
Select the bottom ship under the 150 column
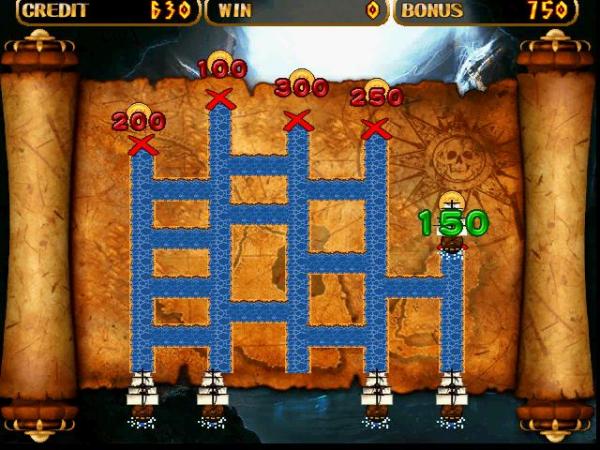[452, 396]
